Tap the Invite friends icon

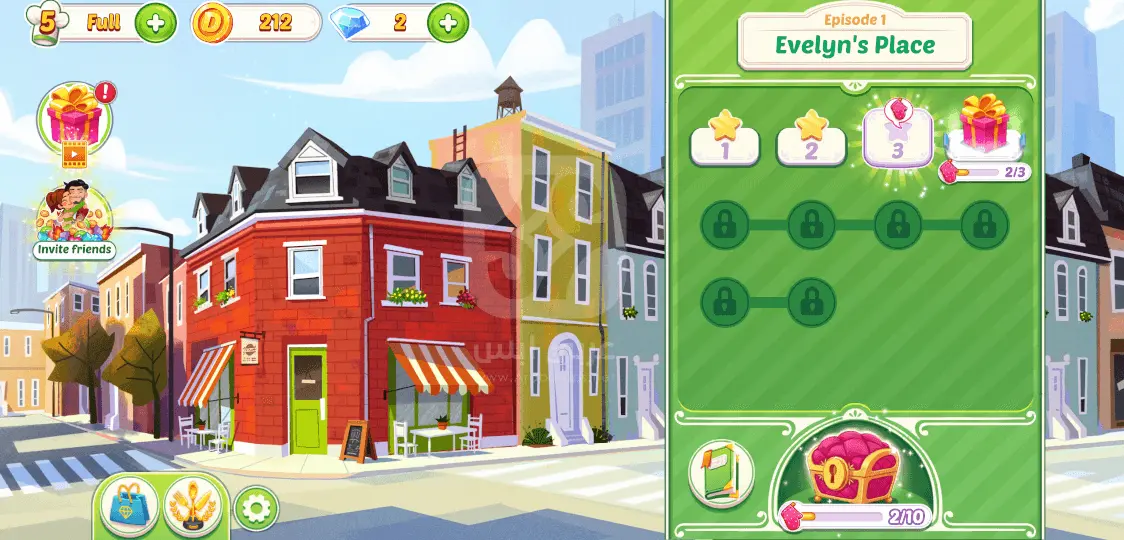pos(74,220)
